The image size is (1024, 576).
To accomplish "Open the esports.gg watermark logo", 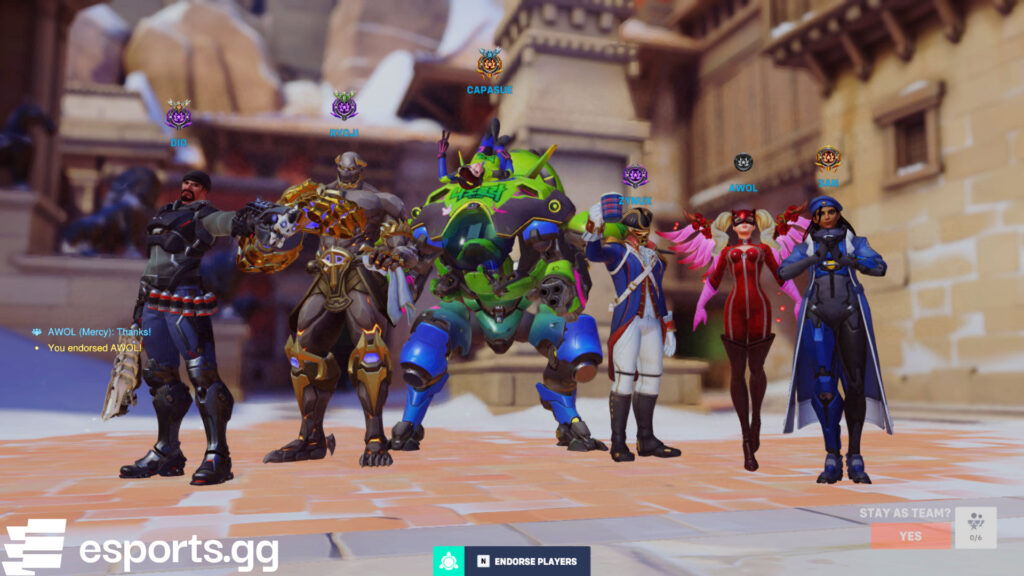I will point(140,547).
